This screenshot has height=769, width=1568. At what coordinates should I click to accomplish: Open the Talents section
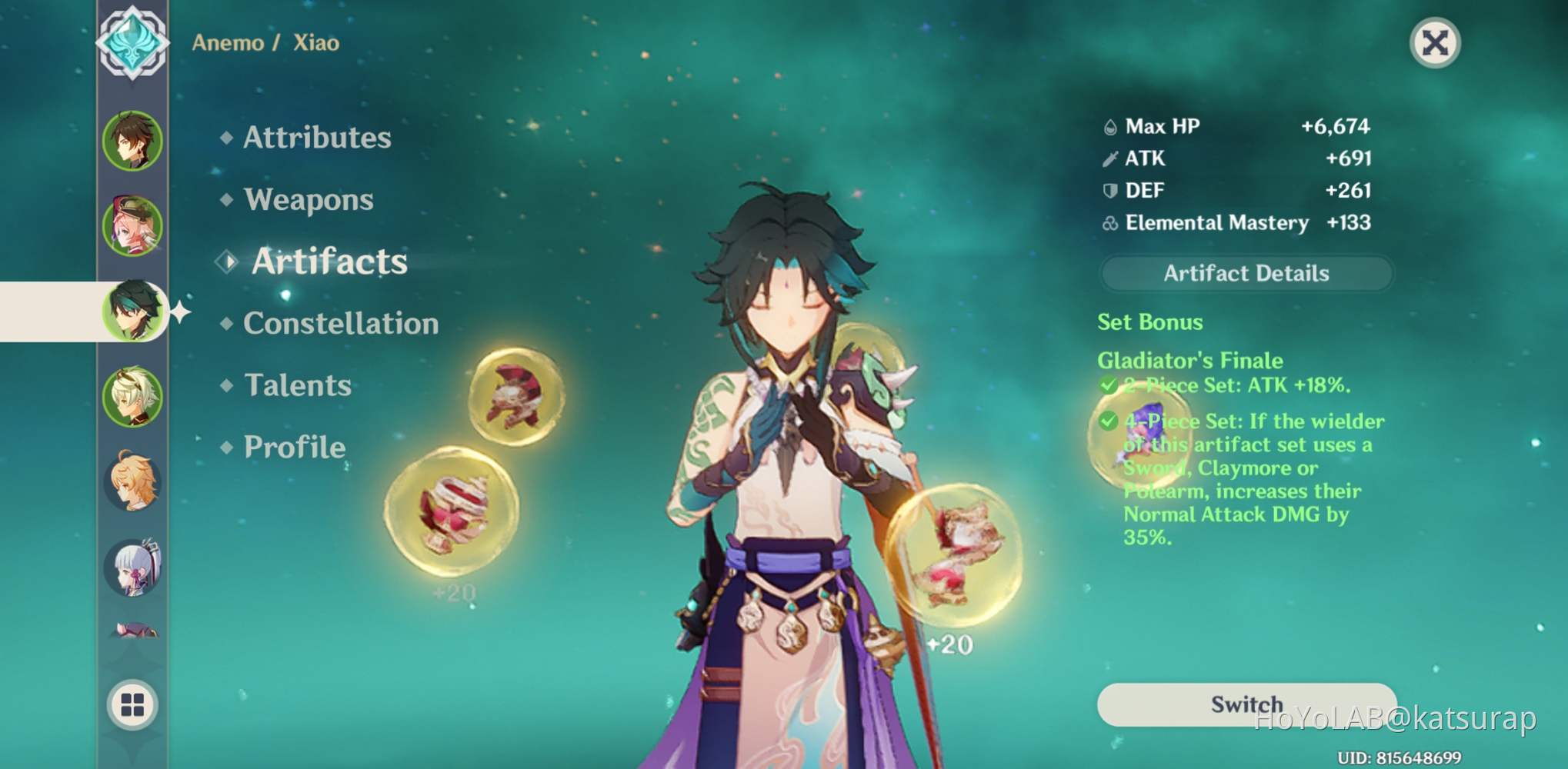(297, 385)
